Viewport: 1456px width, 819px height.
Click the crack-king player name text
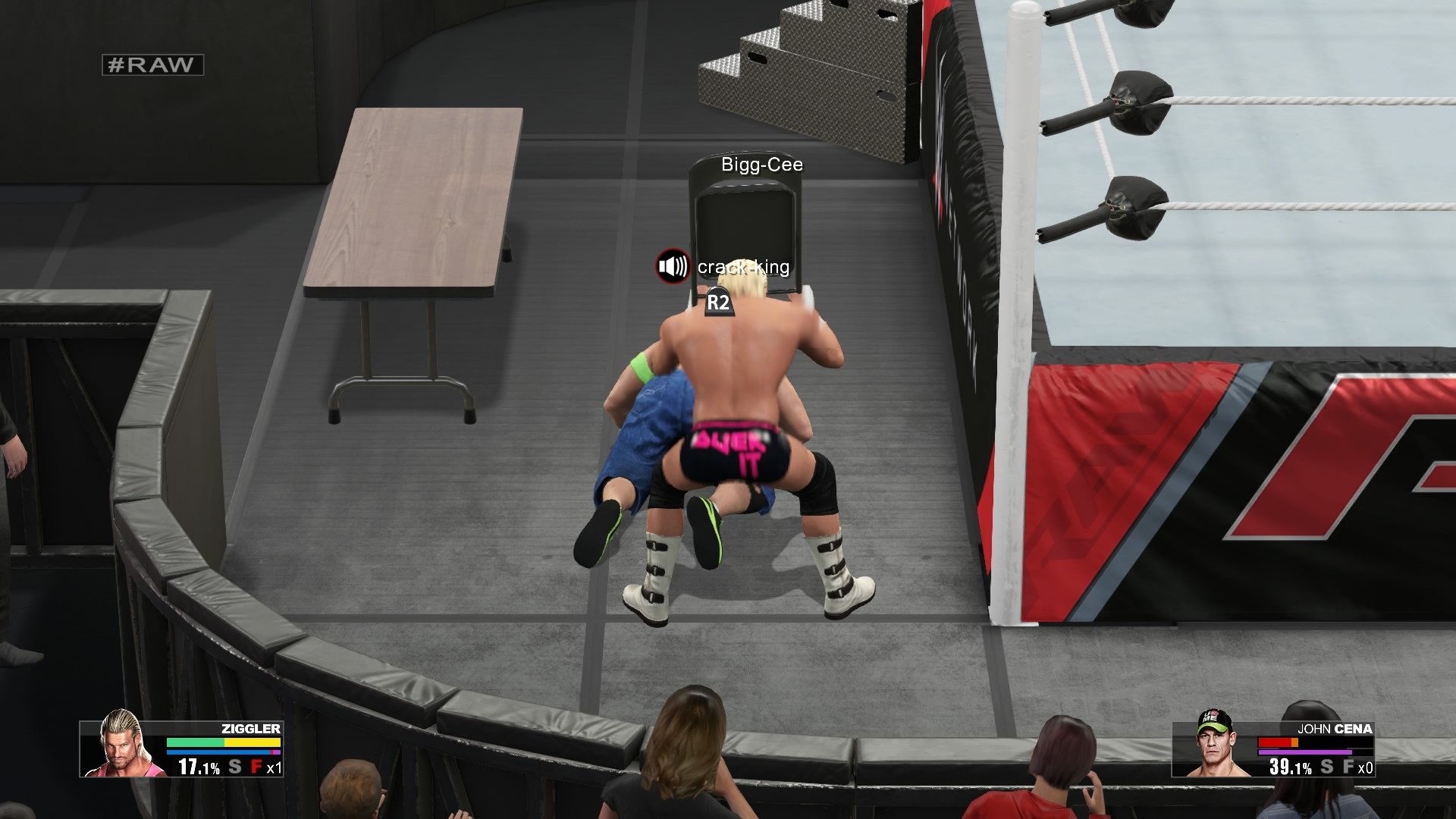click(743, 268)
